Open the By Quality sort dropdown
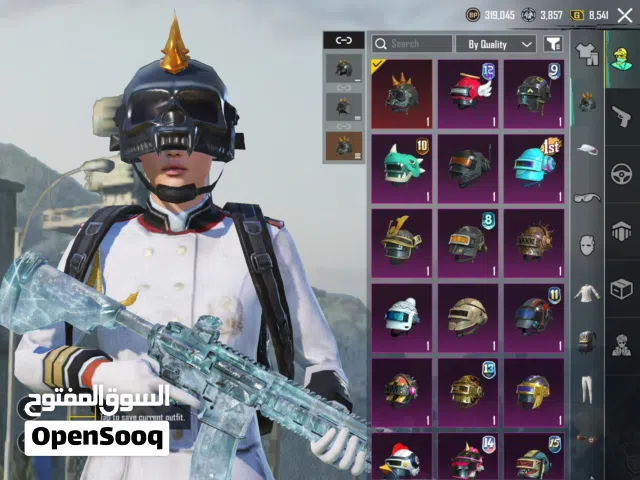640x480 pixels. (x=497, y=44)
